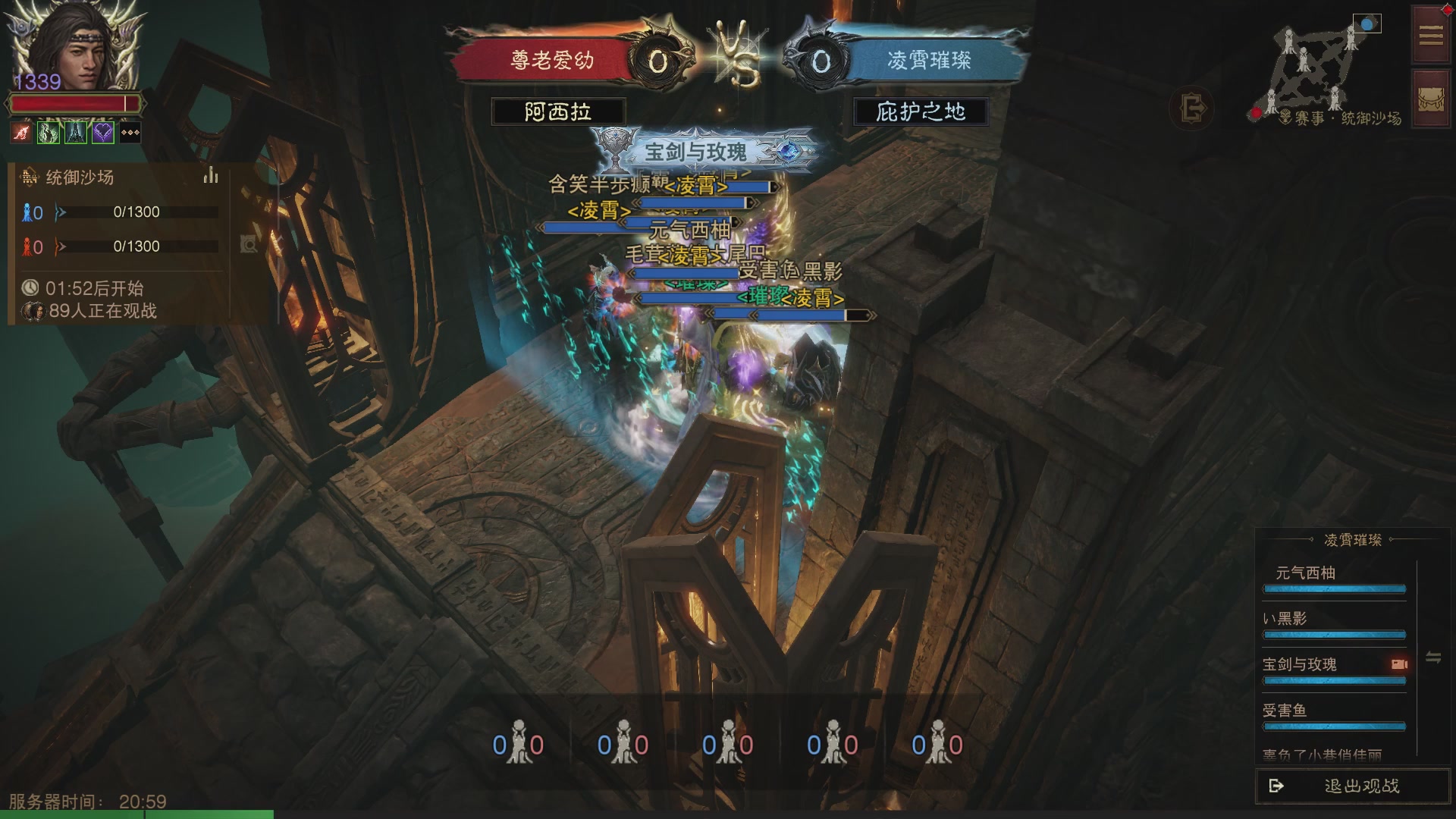Screen dimensions: 1456x819
Task: Click the 统御沙场 tracker panel title
Action: 80,177
